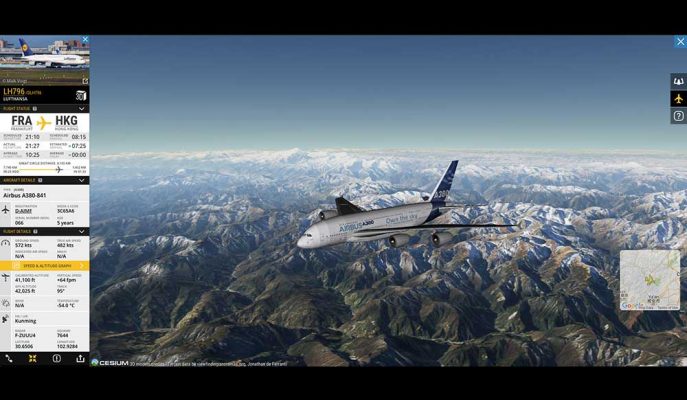This screenshot has width=687, height=400.
Task: Select the yellow airplane view button
Action: [x=678, y=99]
